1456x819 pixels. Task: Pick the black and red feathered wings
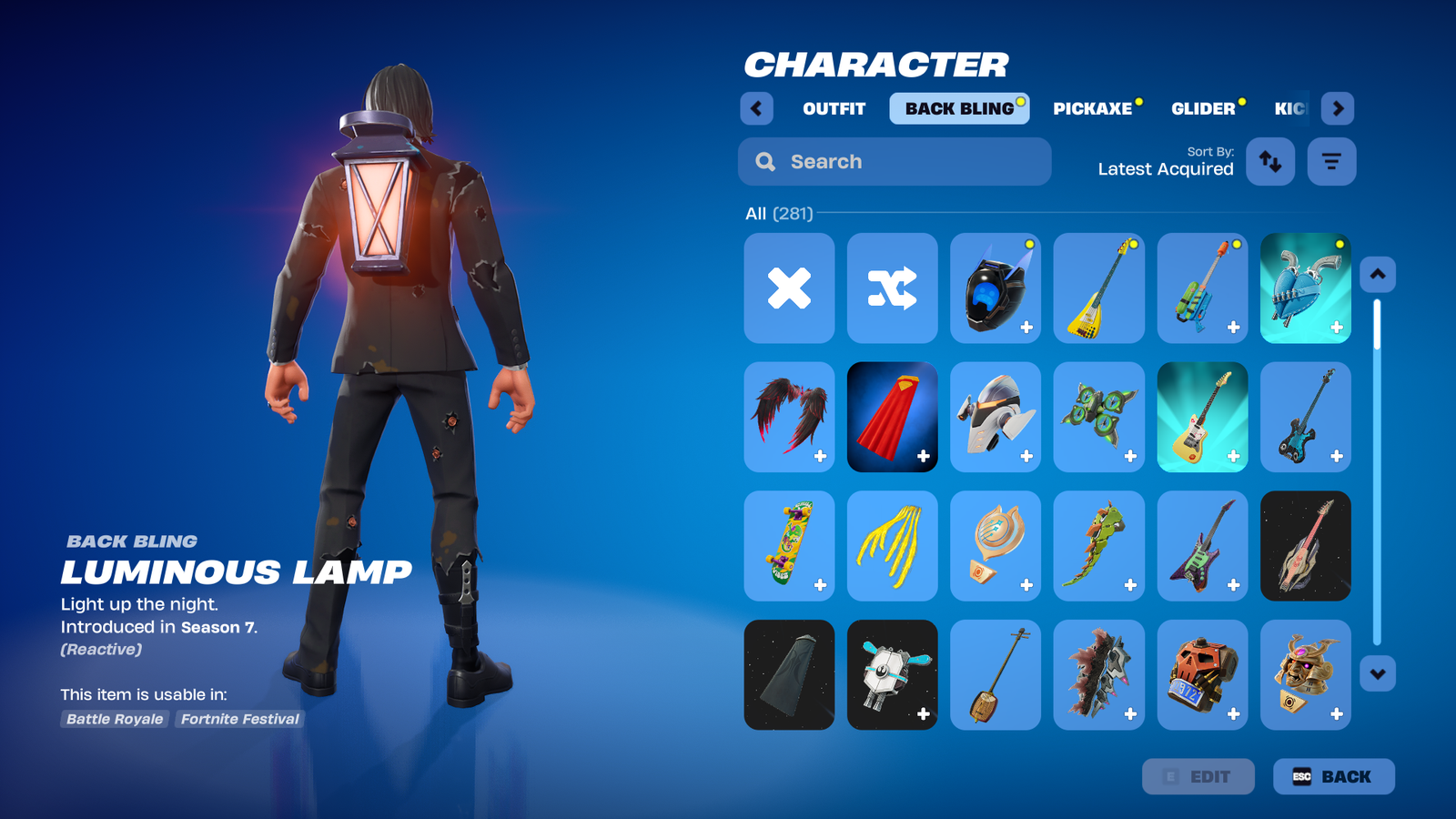pyautogui.click(x=789, y=418)
